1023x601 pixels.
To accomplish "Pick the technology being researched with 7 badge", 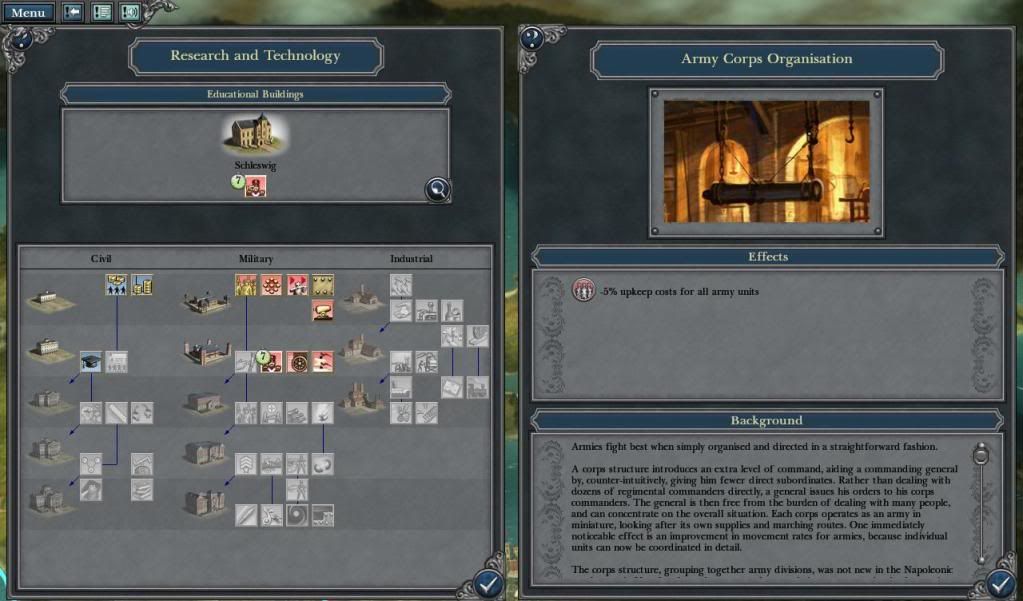I will click(x=268, y=361).
